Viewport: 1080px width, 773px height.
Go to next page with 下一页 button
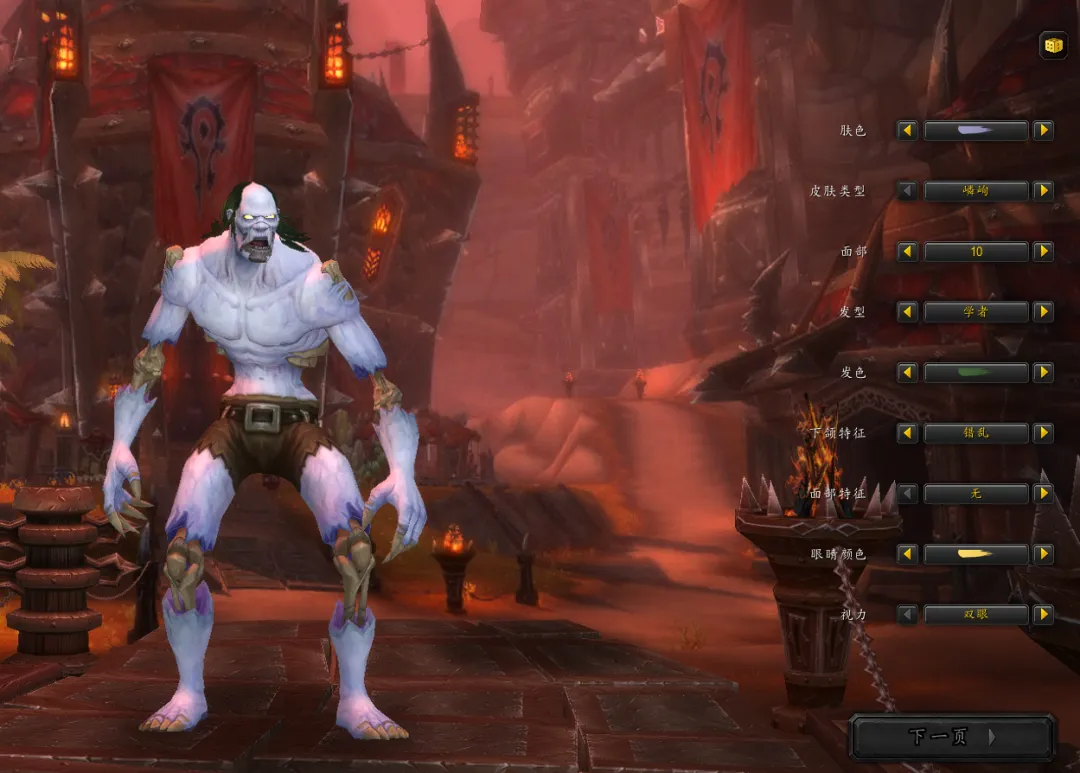(x=951, y=737)
